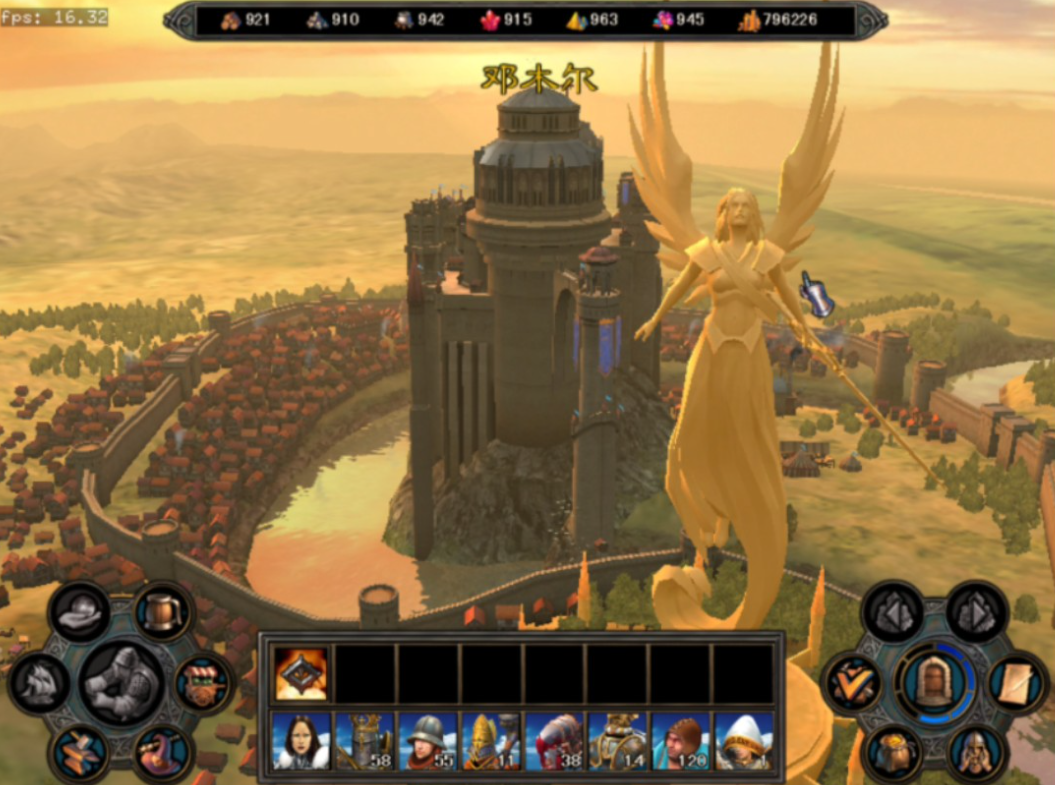Open the parchment scroll and quill icon
Viewport: 1055px width, 785px height.
pos(1017,684)
